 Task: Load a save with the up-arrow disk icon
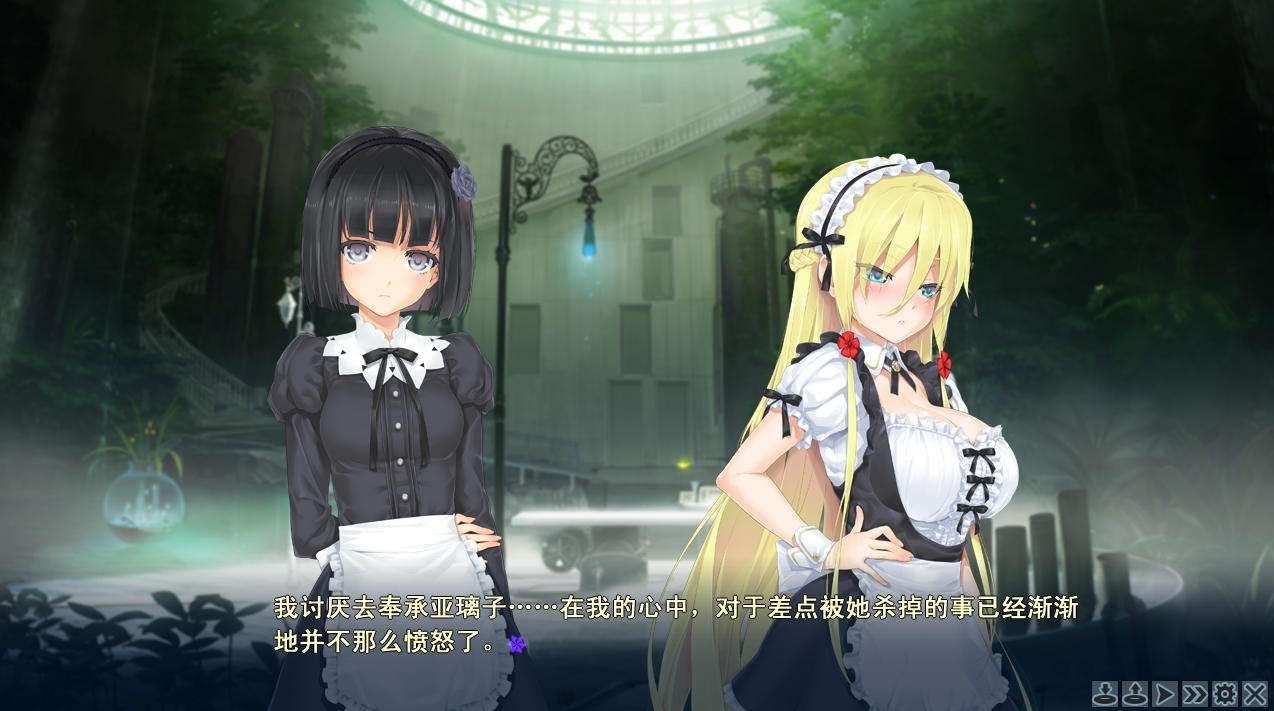click(x=1134, y=693)
